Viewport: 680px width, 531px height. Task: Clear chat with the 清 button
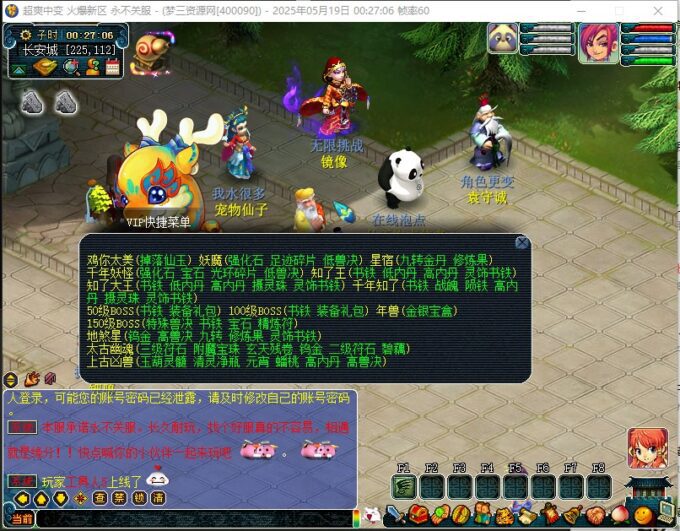tap(157, 498)
